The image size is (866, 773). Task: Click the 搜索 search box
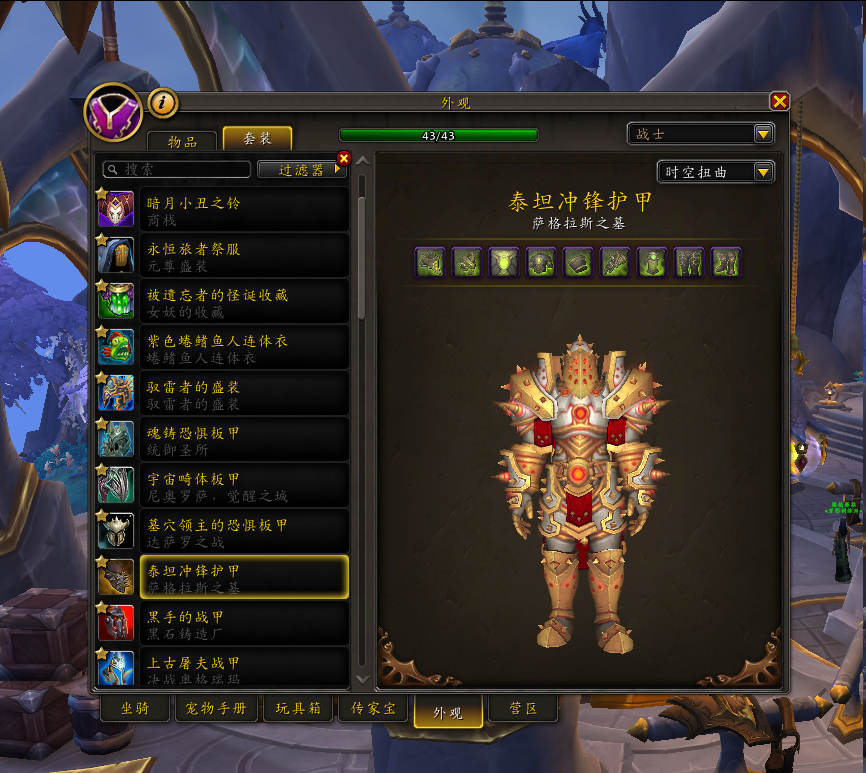[x=178, y=170]
